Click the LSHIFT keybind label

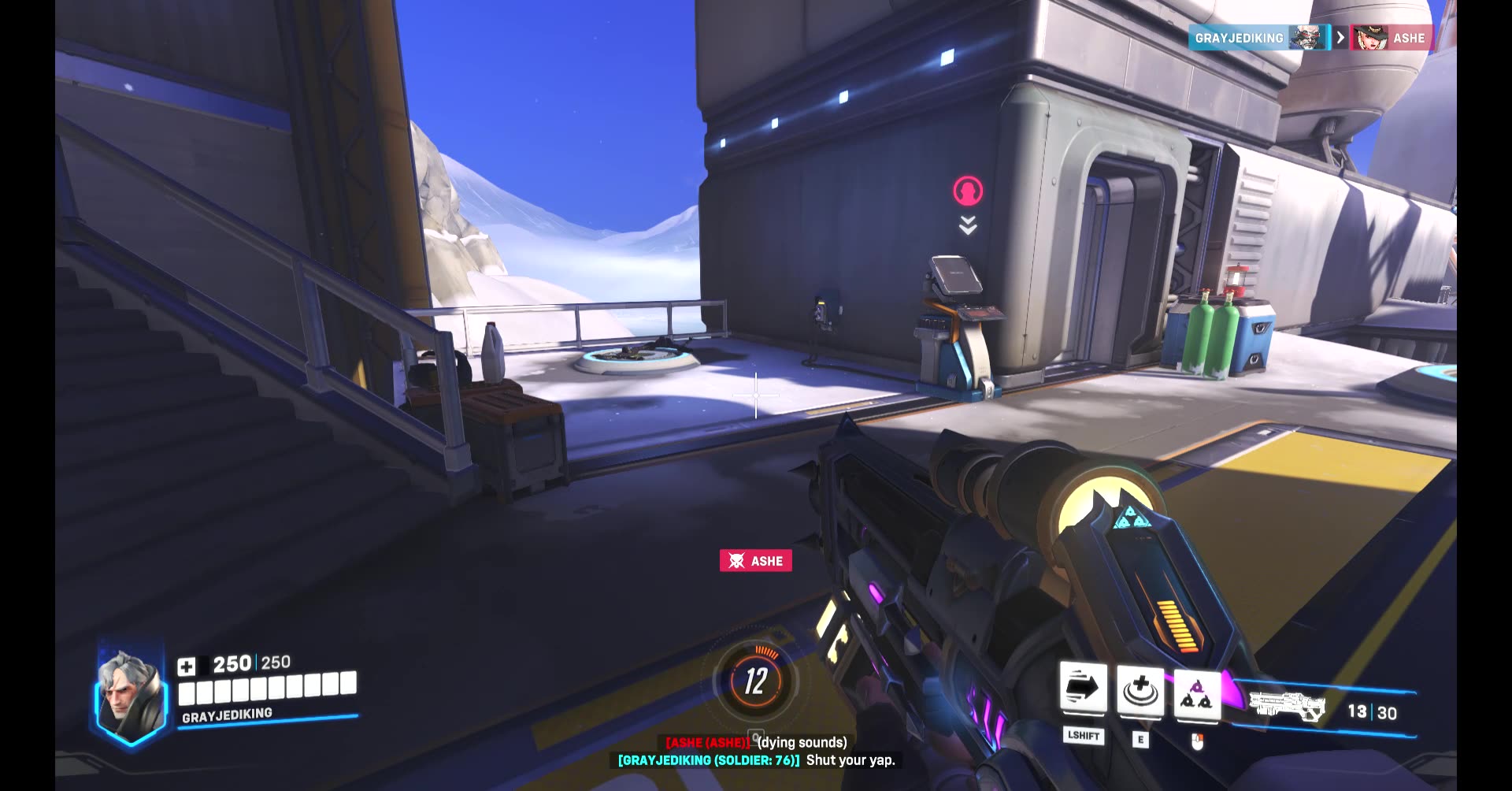point(1085,737)
